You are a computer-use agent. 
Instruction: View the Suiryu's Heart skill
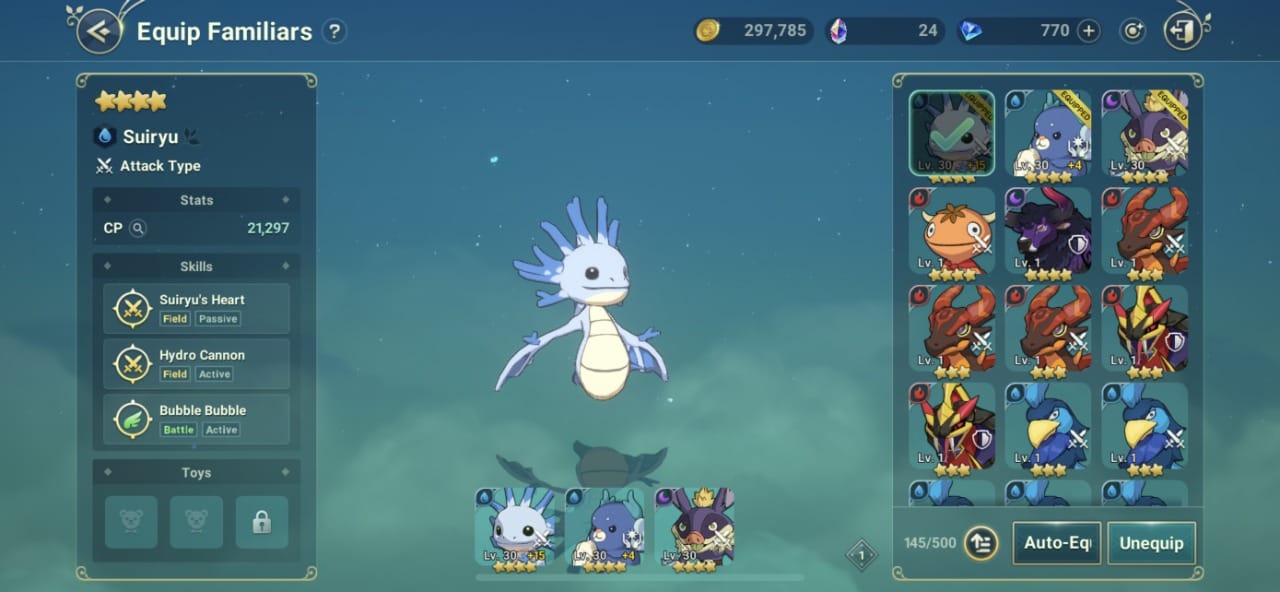tap(196, 308)
